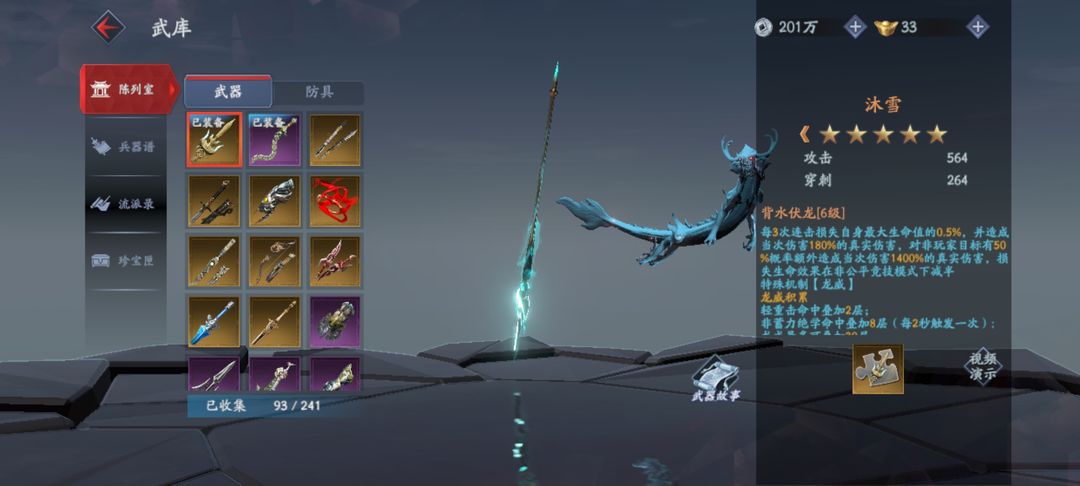Select the 武器 weapons tab

coord(228,92)
